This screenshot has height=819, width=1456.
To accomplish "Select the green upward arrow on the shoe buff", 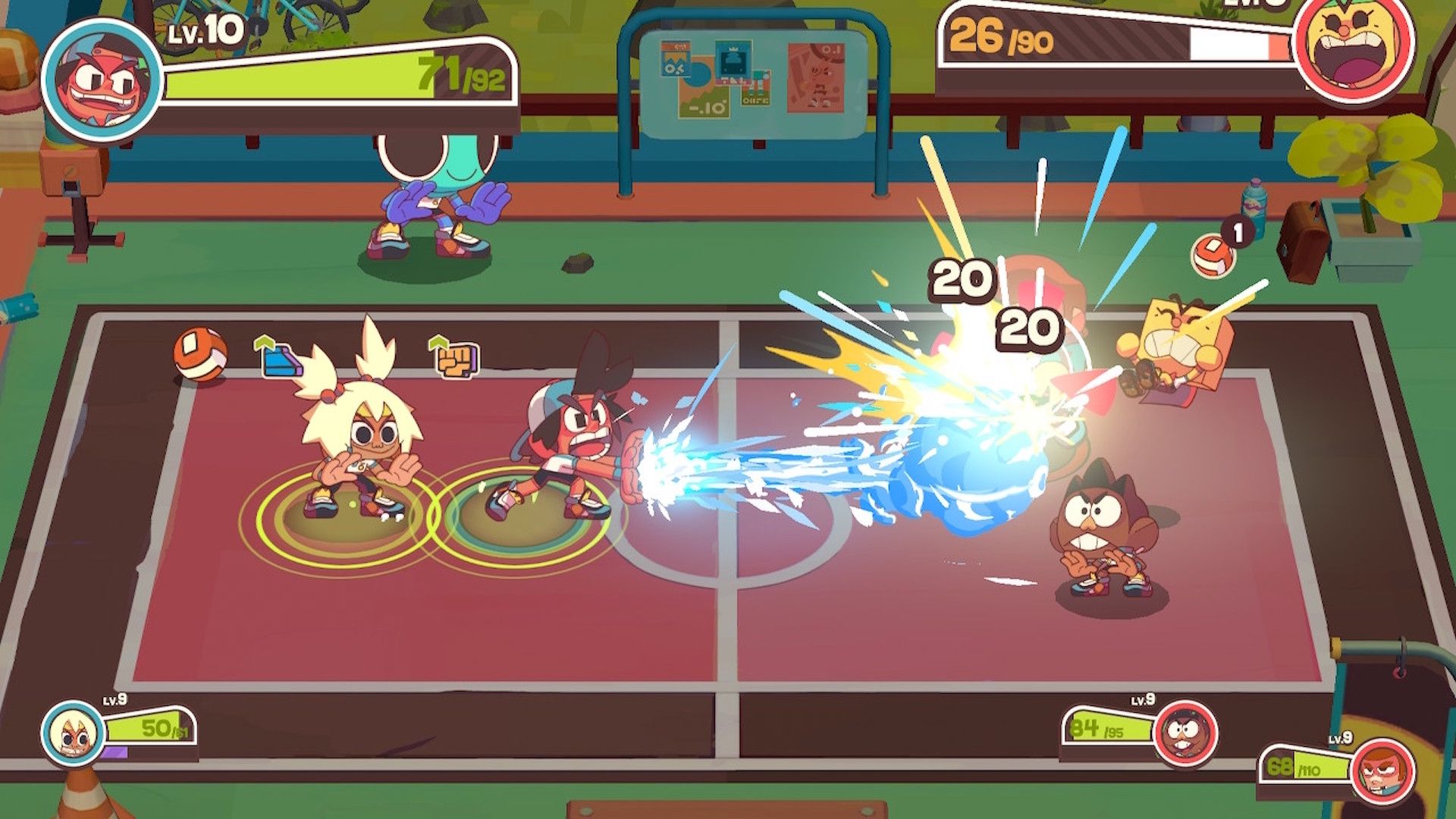I will click(x=263, y=343).
